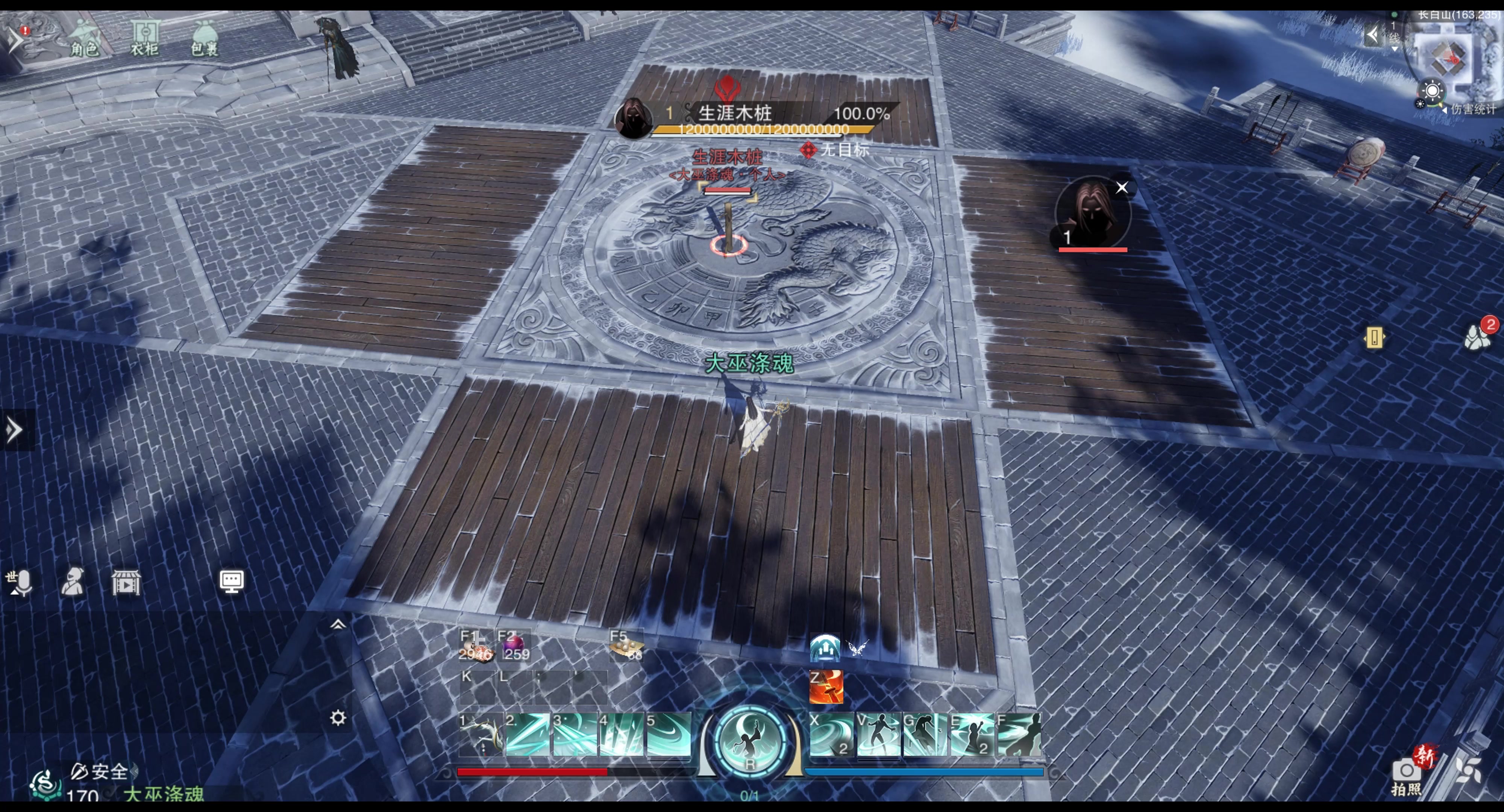Screen dimensions: 1504x812
Task: Toggle the world voice microphone
Action: pyautogui.click(x=19, y=583)
